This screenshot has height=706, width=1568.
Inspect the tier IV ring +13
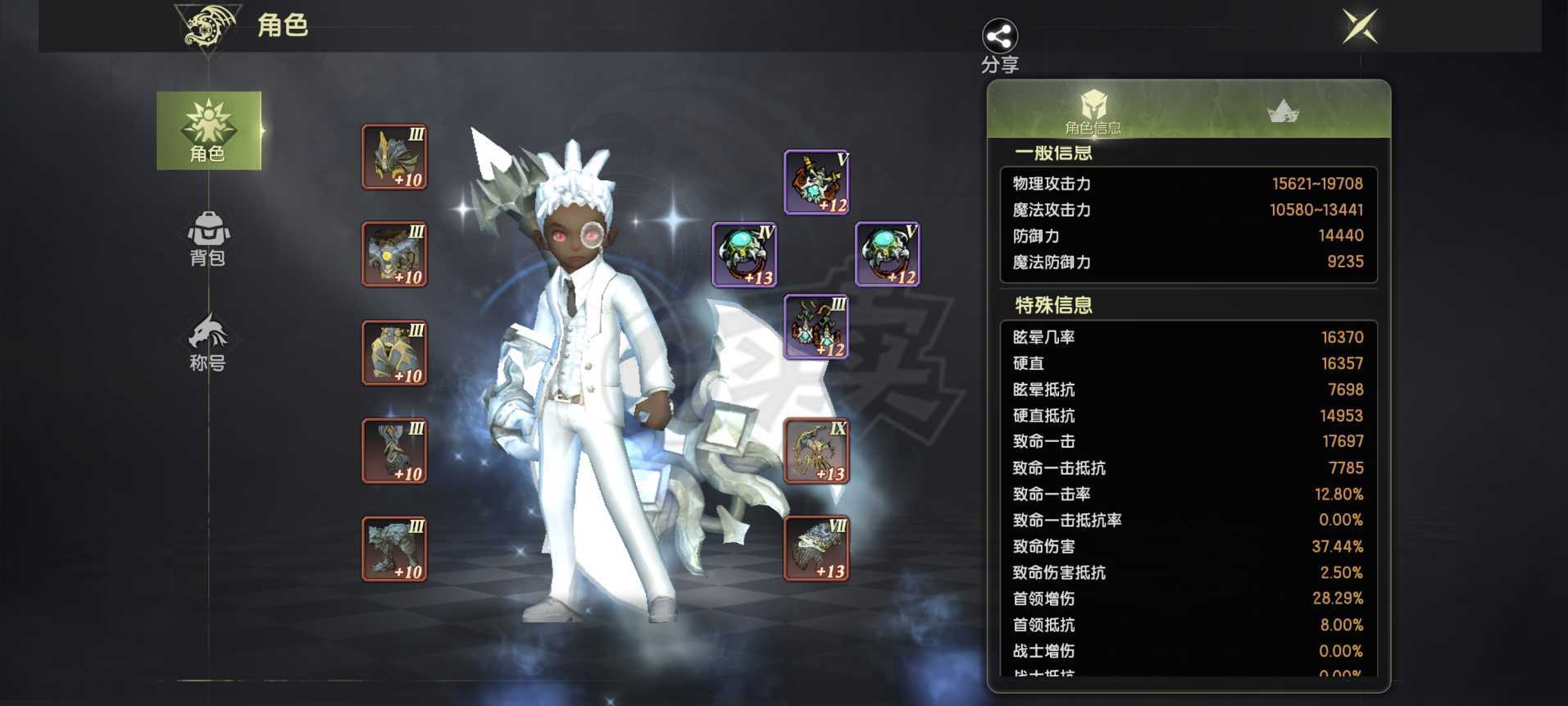coord(744,254)
